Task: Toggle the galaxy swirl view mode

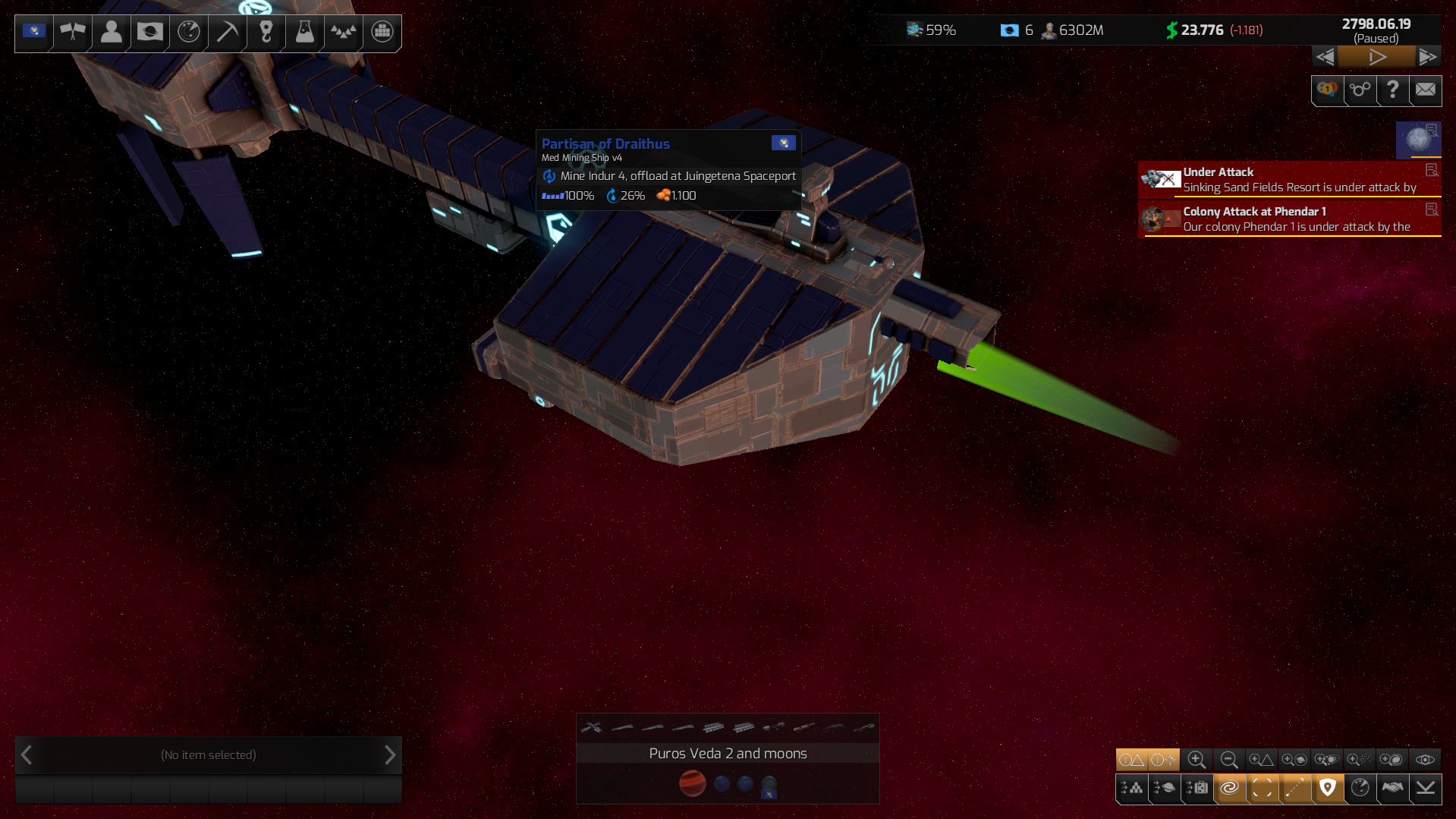Action: tap(1230, 789)
